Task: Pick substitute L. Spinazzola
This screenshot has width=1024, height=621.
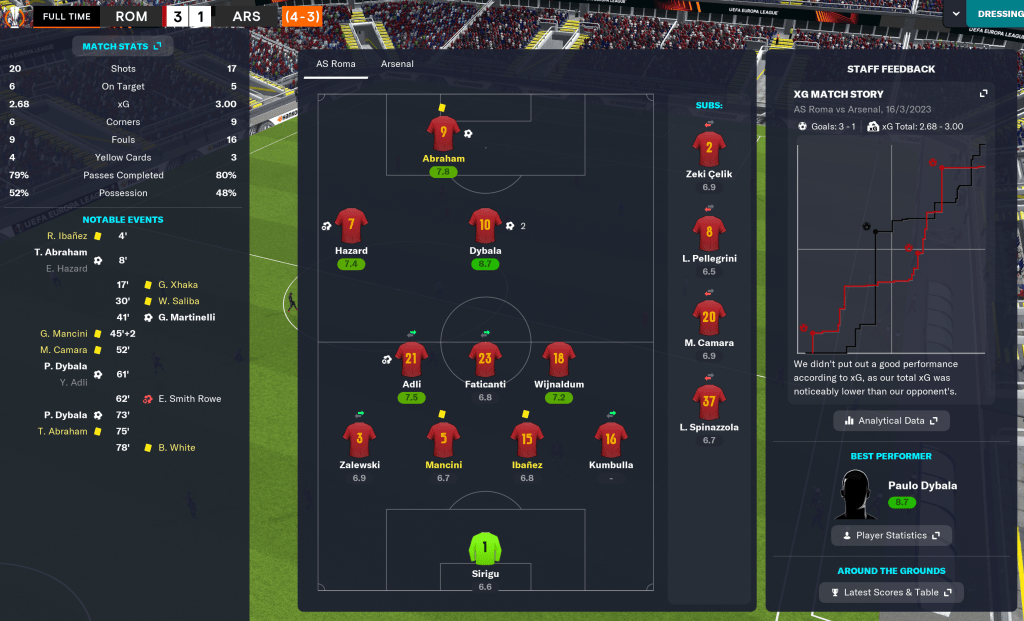Action: [709, 402]
